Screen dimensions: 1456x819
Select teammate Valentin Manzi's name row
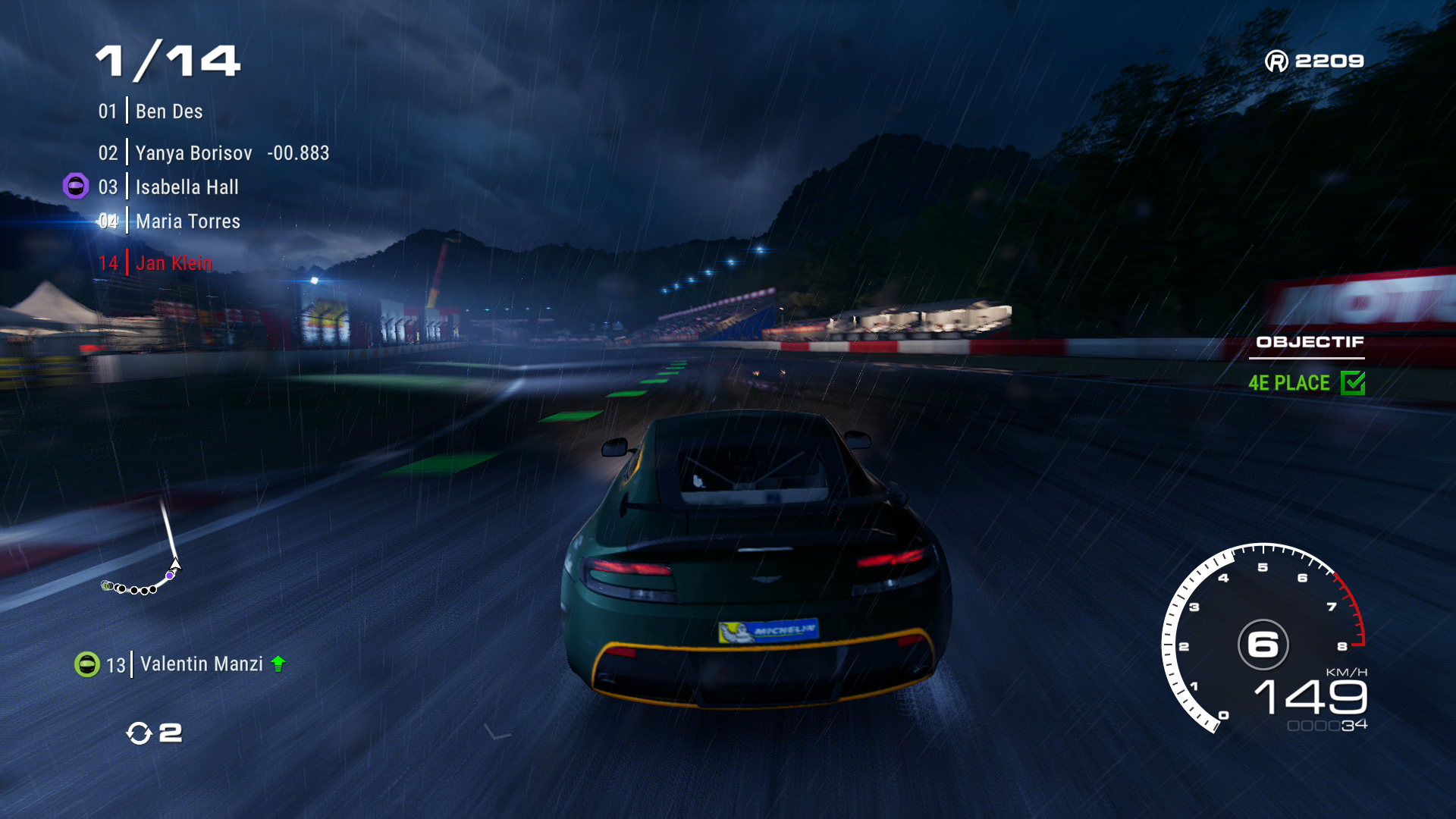pos(201,664)
